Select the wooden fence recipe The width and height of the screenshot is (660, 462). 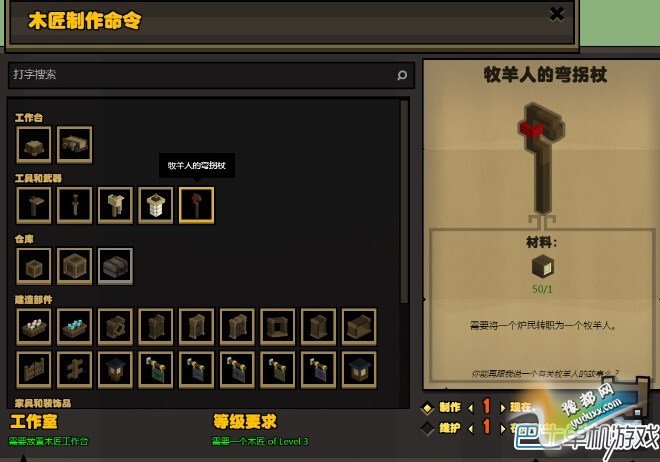pyautogui.click(x=34, y=368)
